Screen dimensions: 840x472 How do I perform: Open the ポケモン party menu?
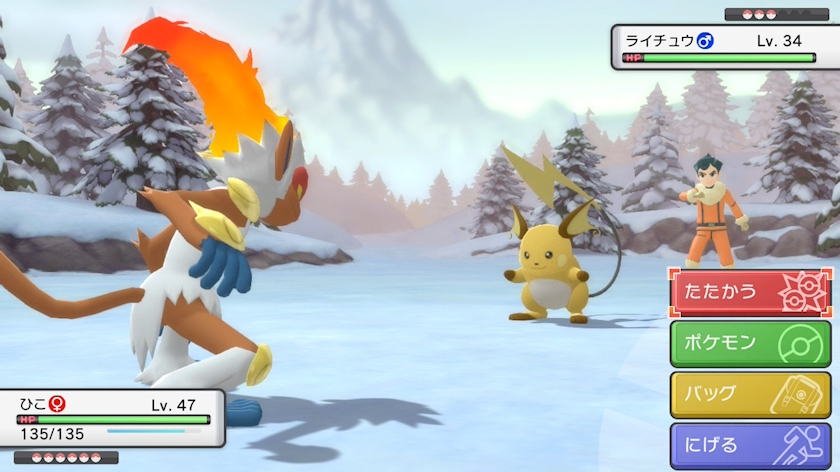[750, 343]
